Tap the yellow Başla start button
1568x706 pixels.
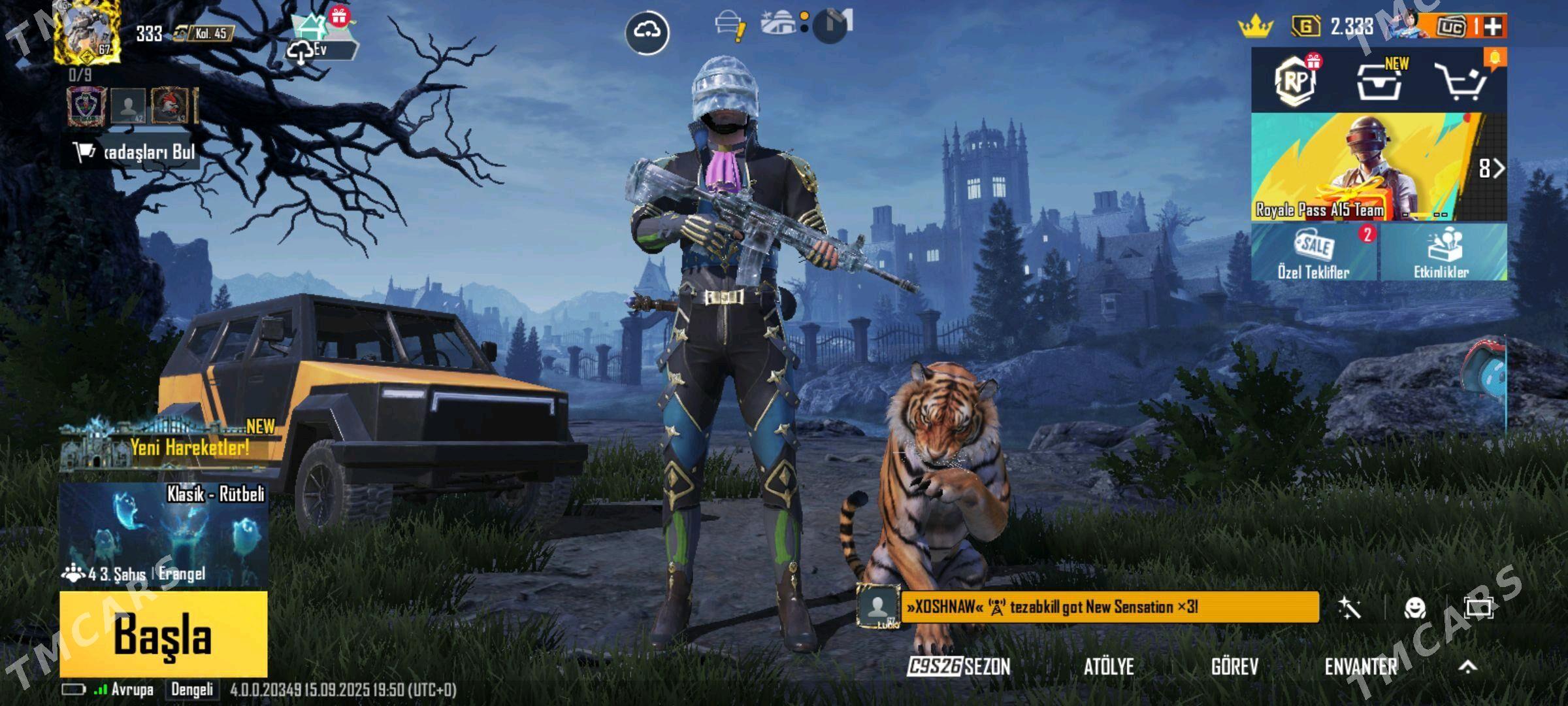coord(163,633)
